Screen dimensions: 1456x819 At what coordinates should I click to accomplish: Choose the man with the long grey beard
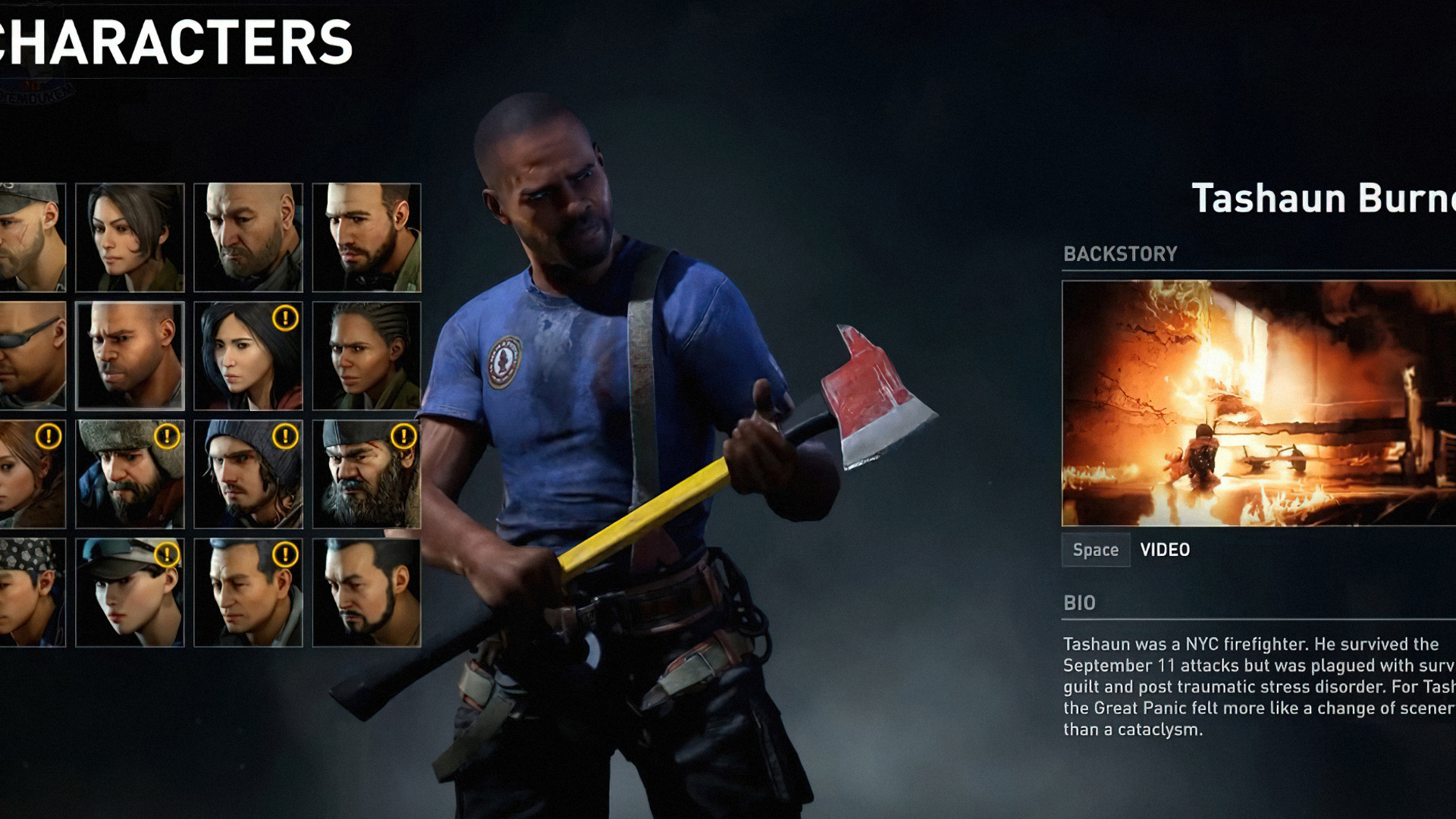coord(366,474)
